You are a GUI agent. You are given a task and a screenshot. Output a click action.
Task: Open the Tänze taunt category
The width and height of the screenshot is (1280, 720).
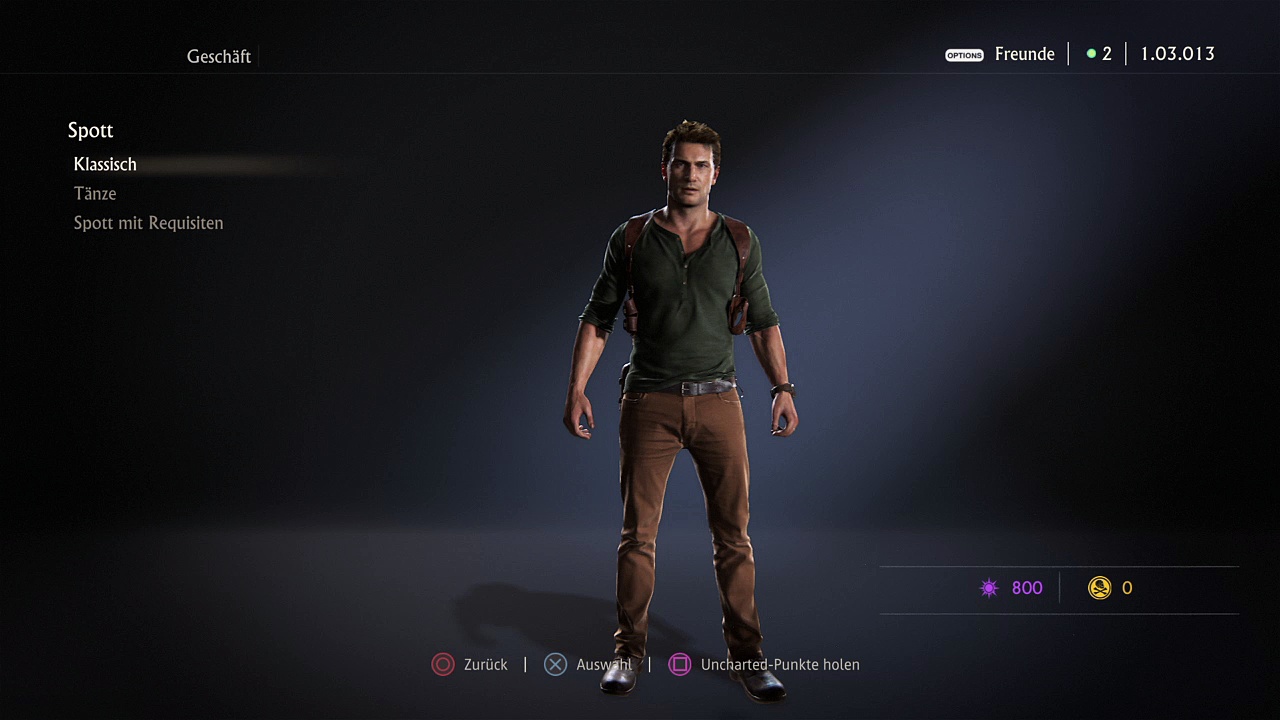point(95,193)
